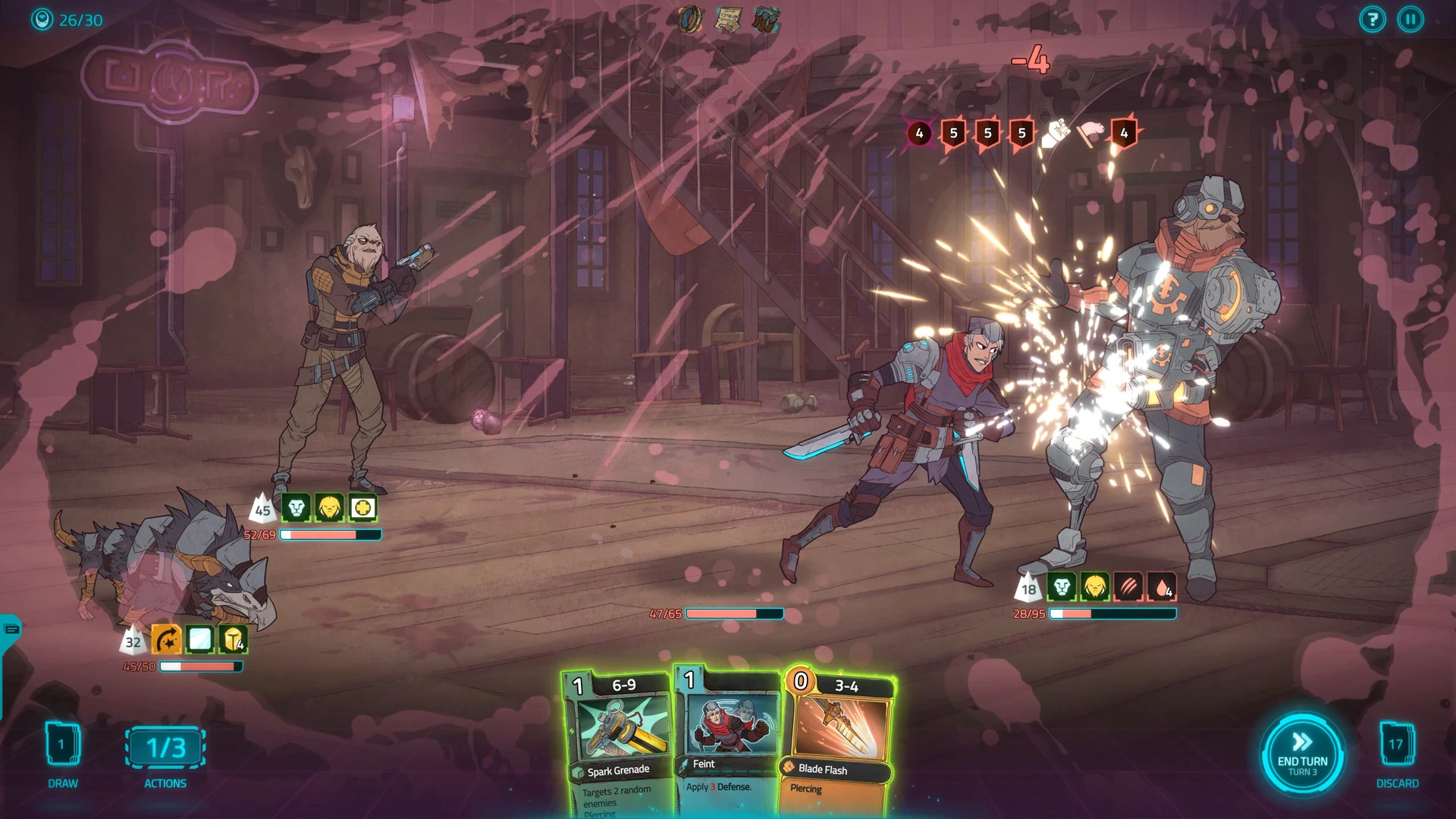Open the draw pile

coord(63,745)
